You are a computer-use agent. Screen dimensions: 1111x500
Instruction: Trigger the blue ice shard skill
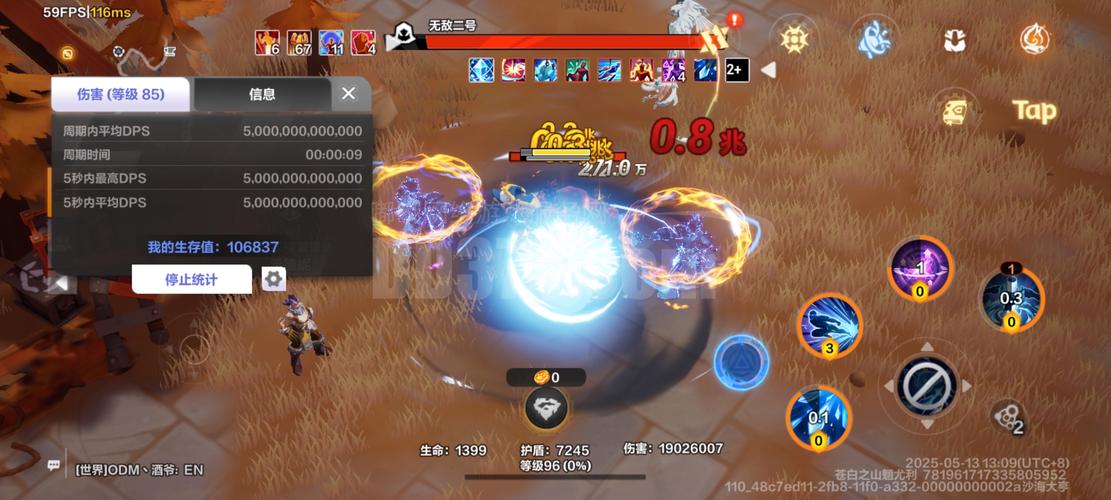coord(819,416)
